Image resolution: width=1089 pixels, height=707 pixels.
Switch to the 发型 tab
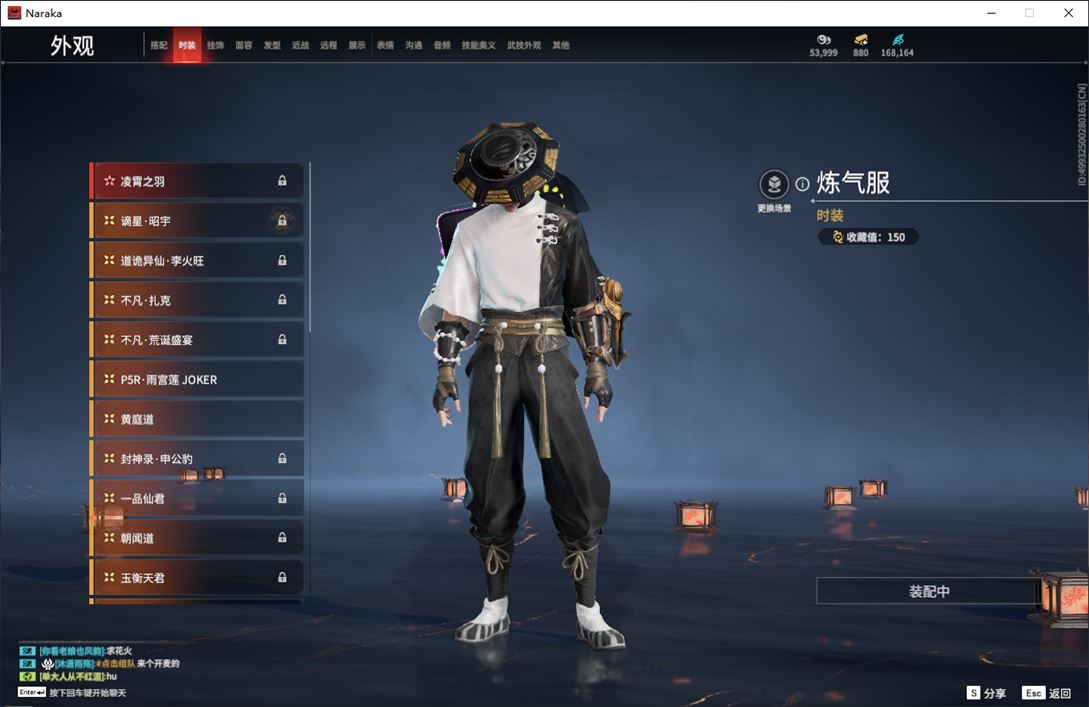(272, 46)
